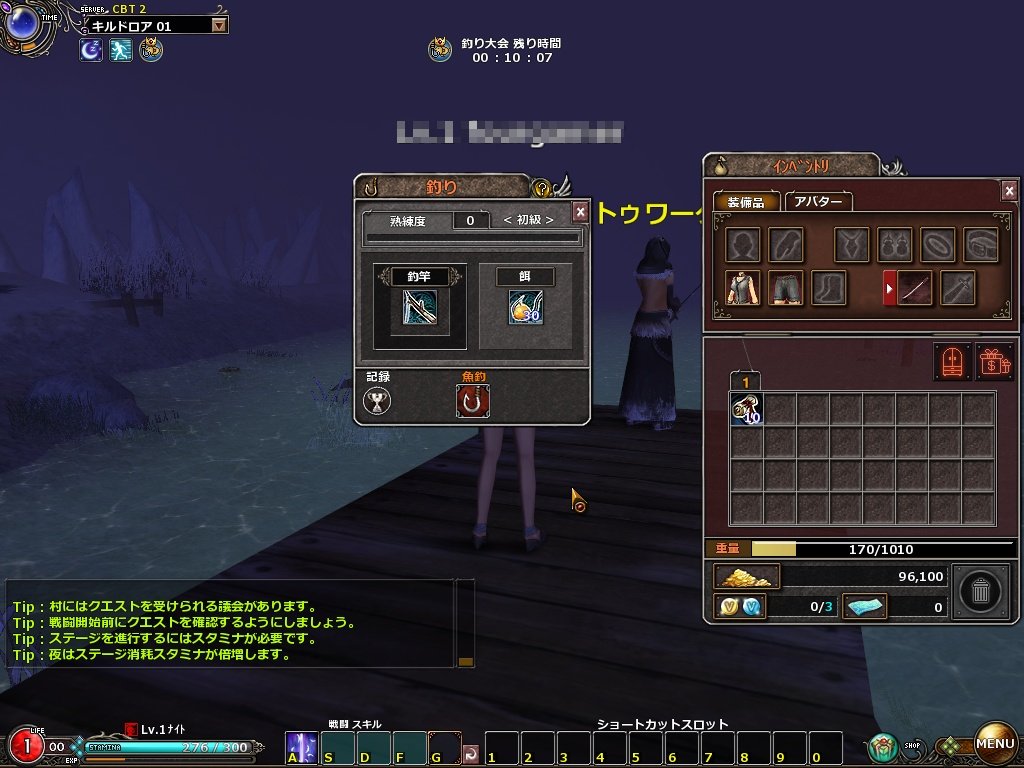Open the fishing records trophy
Viewport: 1024px width, 768px height.
(x=378, y=401)
